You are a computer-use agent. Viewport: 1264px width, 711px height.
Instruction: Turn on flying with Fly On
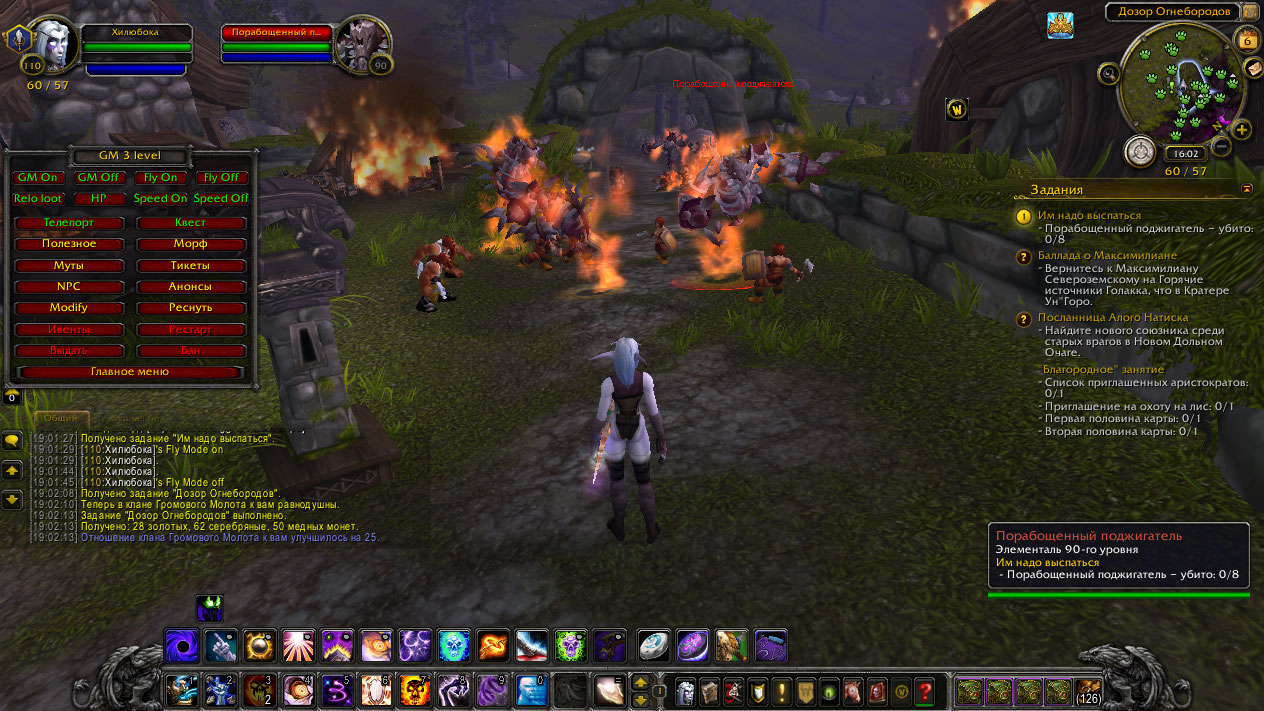click(160, 177)
